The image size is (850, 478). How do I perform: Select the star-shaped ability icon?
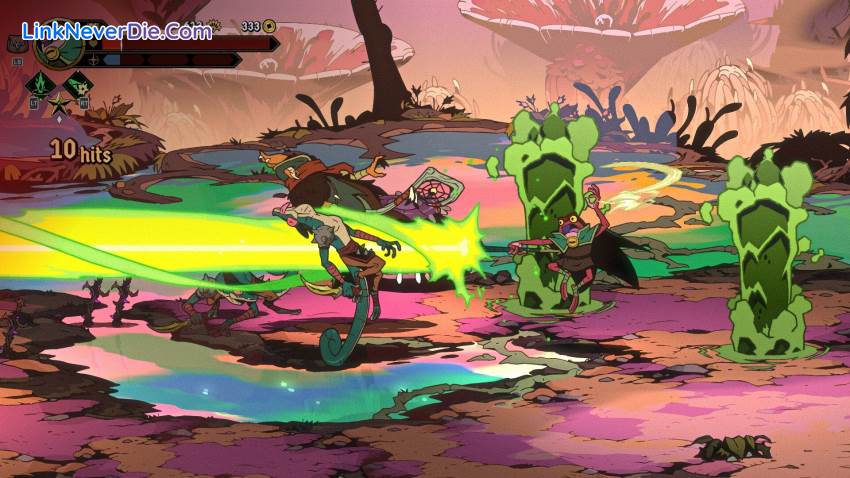59,103
